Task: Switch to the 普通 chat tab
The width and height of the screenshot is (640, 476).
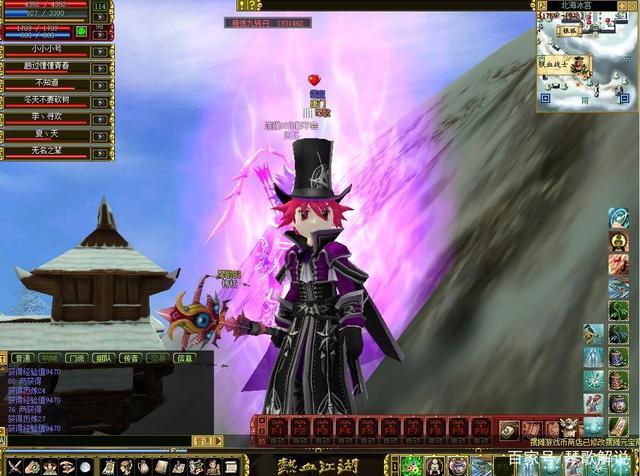Action: click(x=20, y=357)
